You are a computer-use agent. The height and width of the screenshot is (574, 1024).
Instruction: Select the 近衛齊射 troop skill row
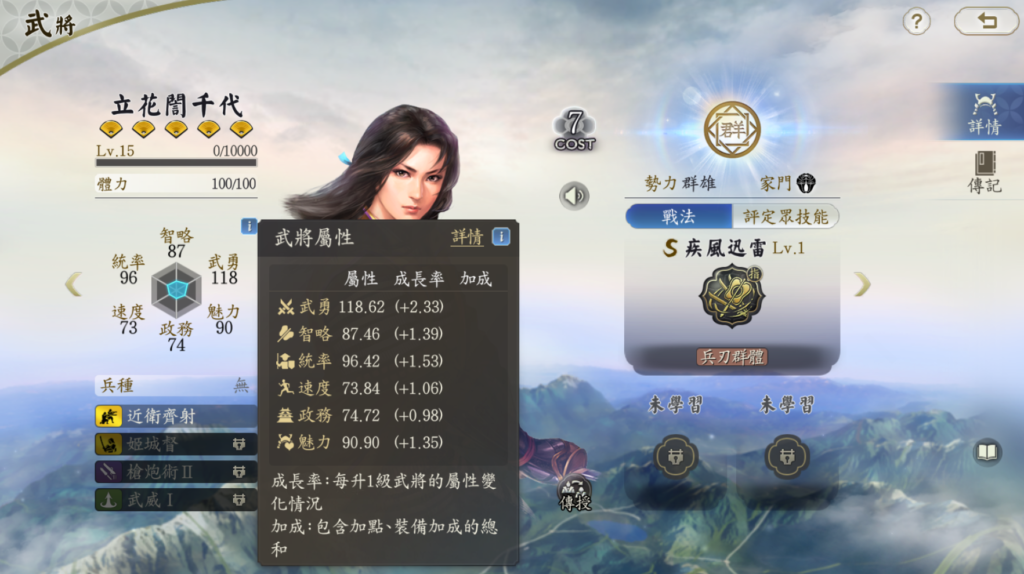[x=176, y=415]
